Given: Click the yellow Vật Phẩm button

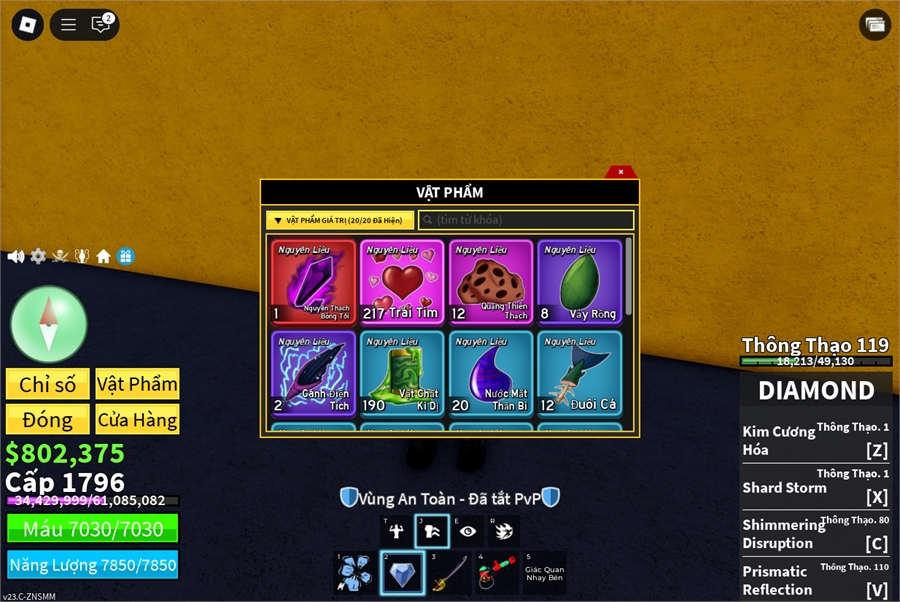Looking at the screenshot, I should [137, 384].
